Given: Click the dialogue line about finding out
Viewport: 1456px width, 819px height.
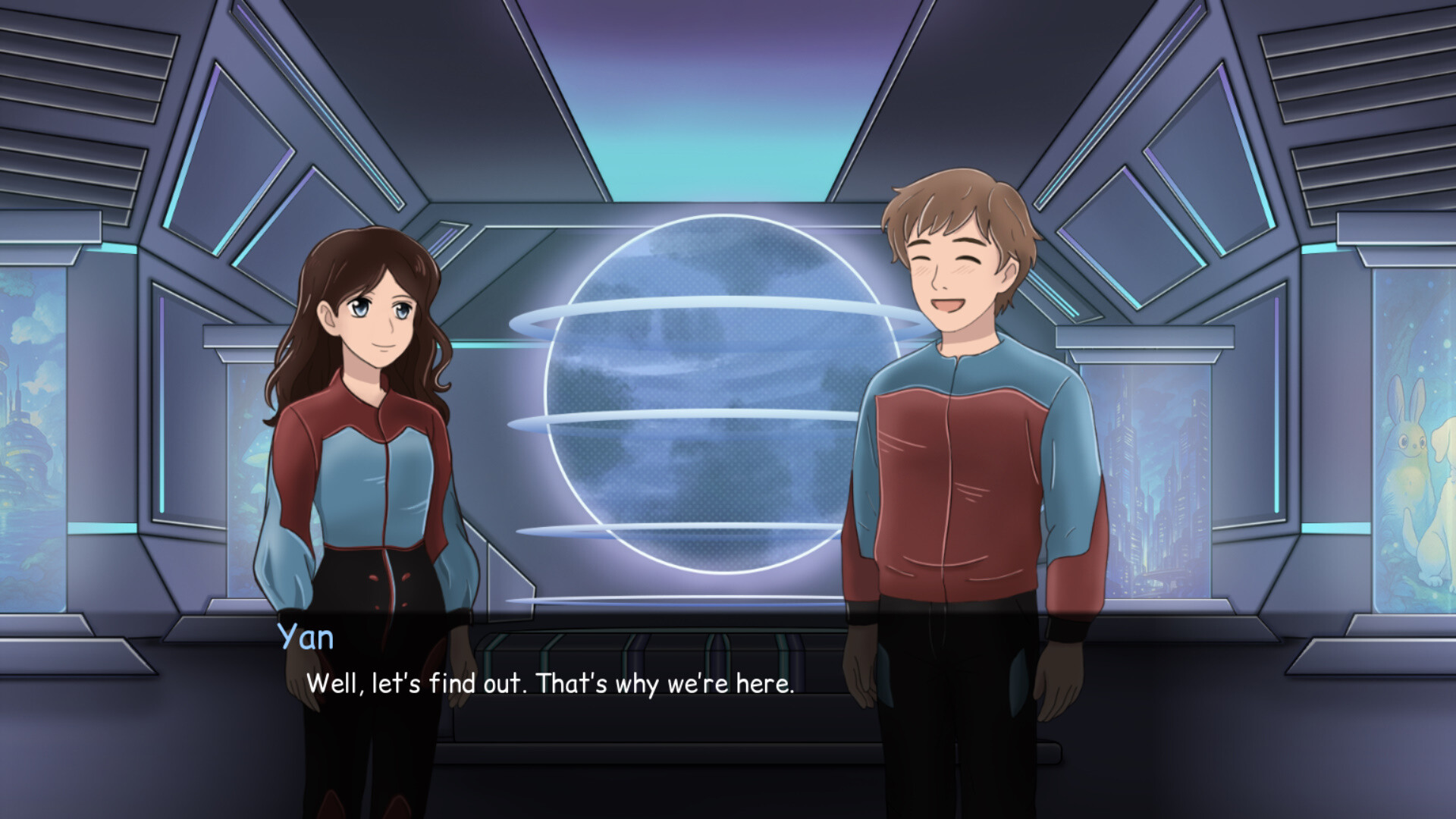Looking at the screenshot, I should click(550, 685).
